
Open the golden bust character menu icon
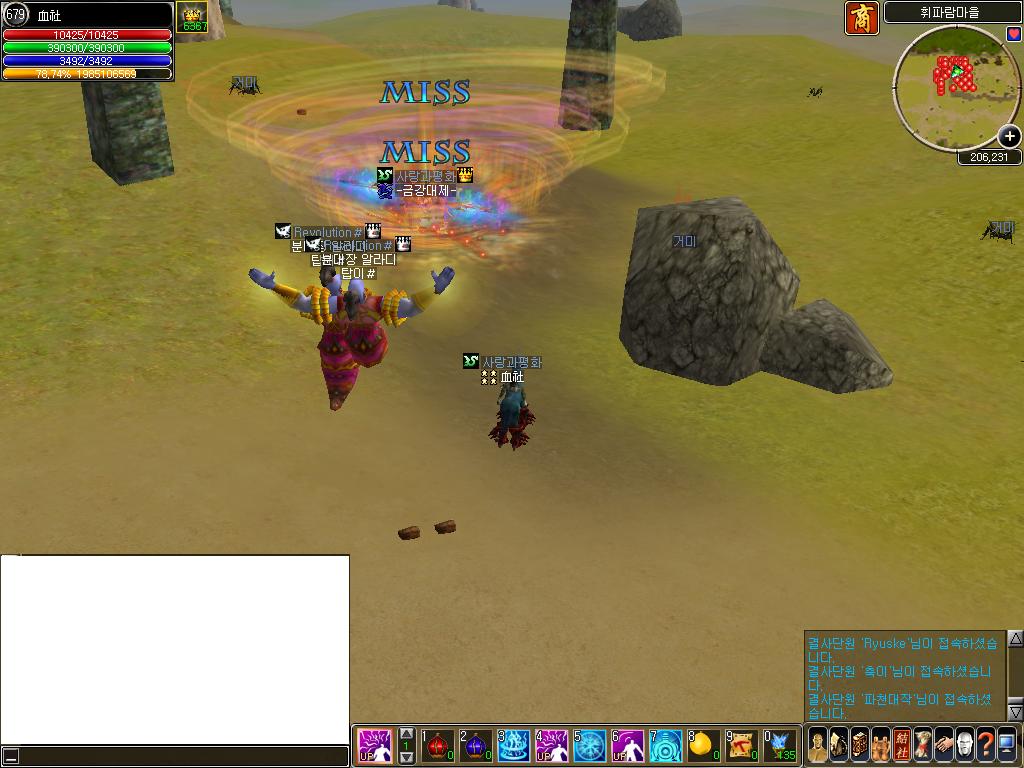818,745
